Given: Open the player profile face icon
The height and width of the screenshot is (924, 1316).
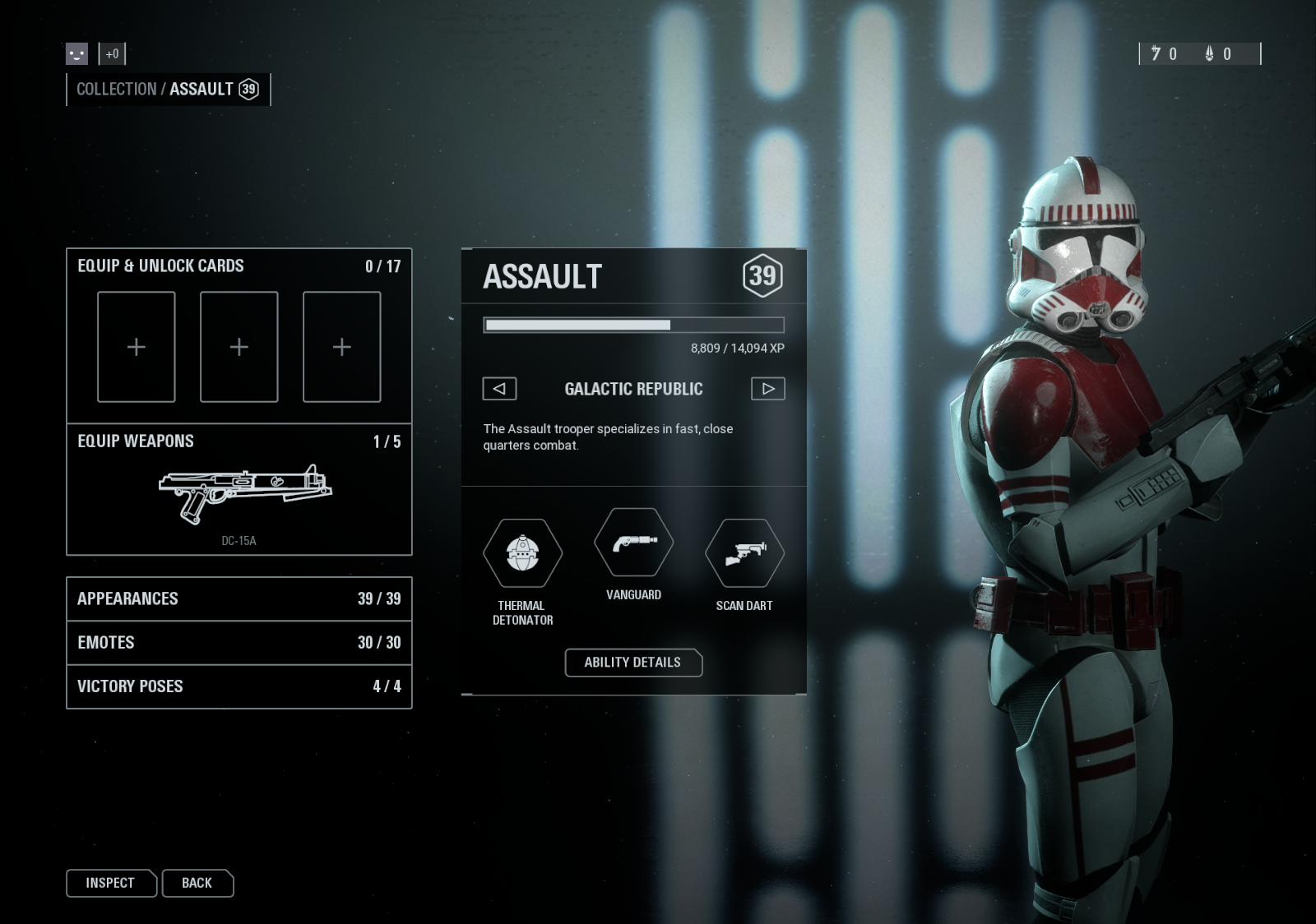Looking at the screenshot, I should point(76,54).
